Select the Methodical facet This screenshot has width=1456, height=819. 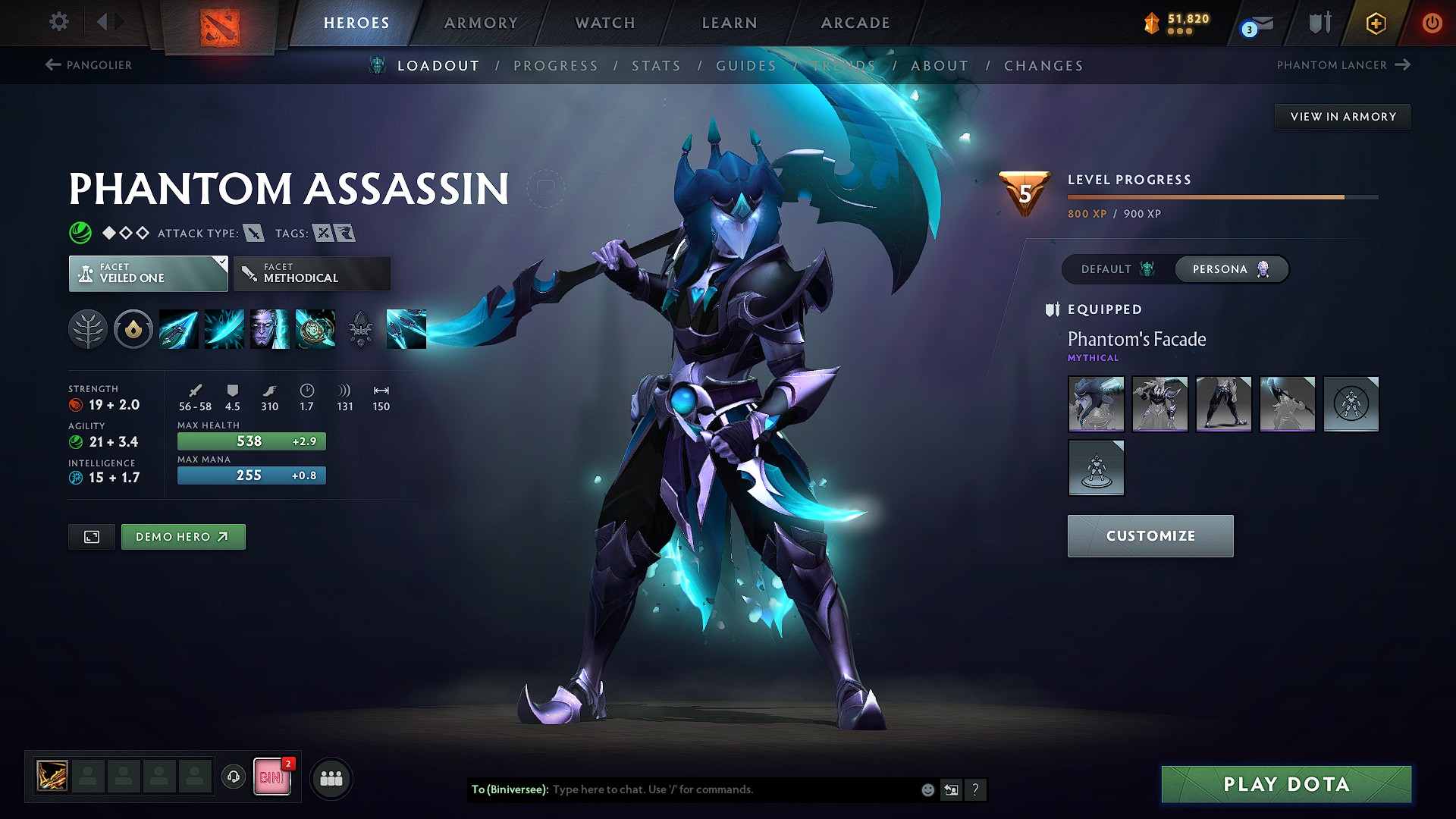pyautogui.click(x=311, y=273)
